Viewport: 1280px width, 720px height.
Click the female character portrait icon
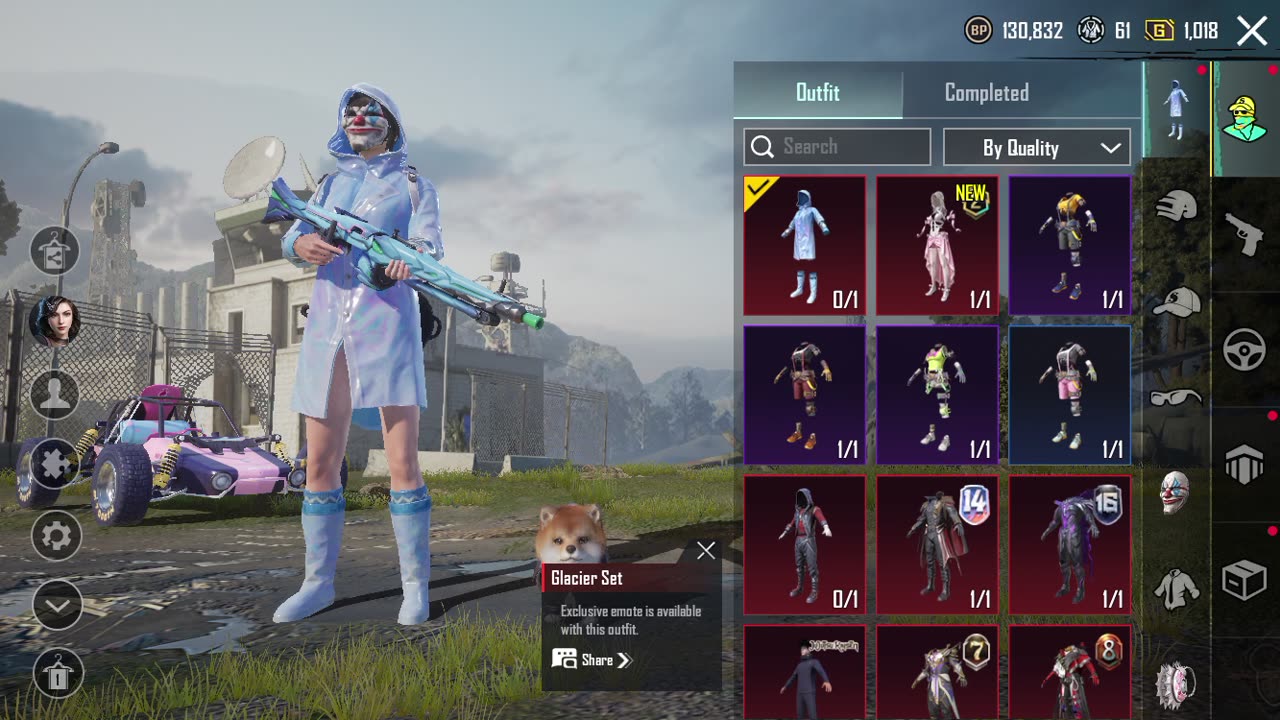pos(56,321)
